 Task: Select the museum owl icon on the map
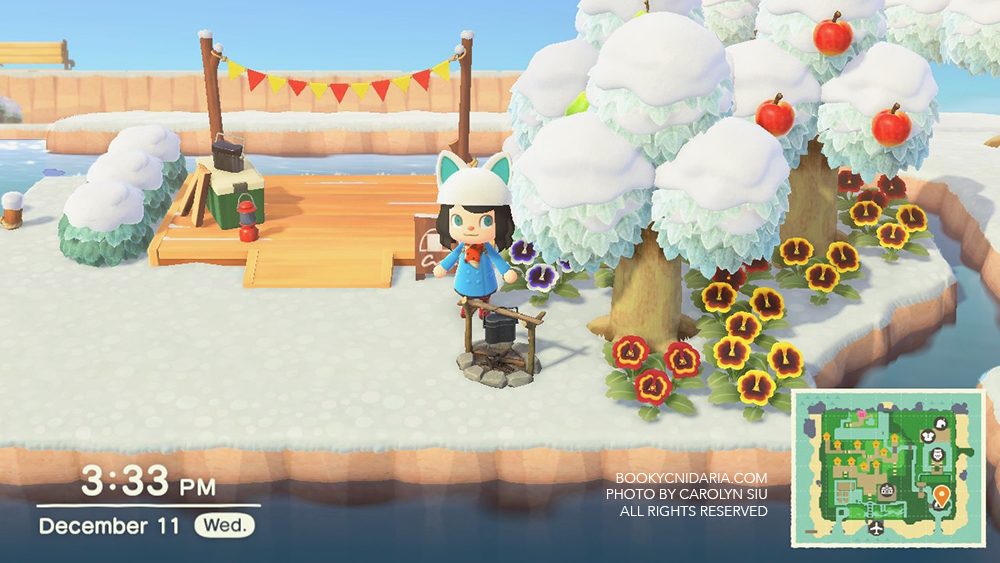click(936, 455)
